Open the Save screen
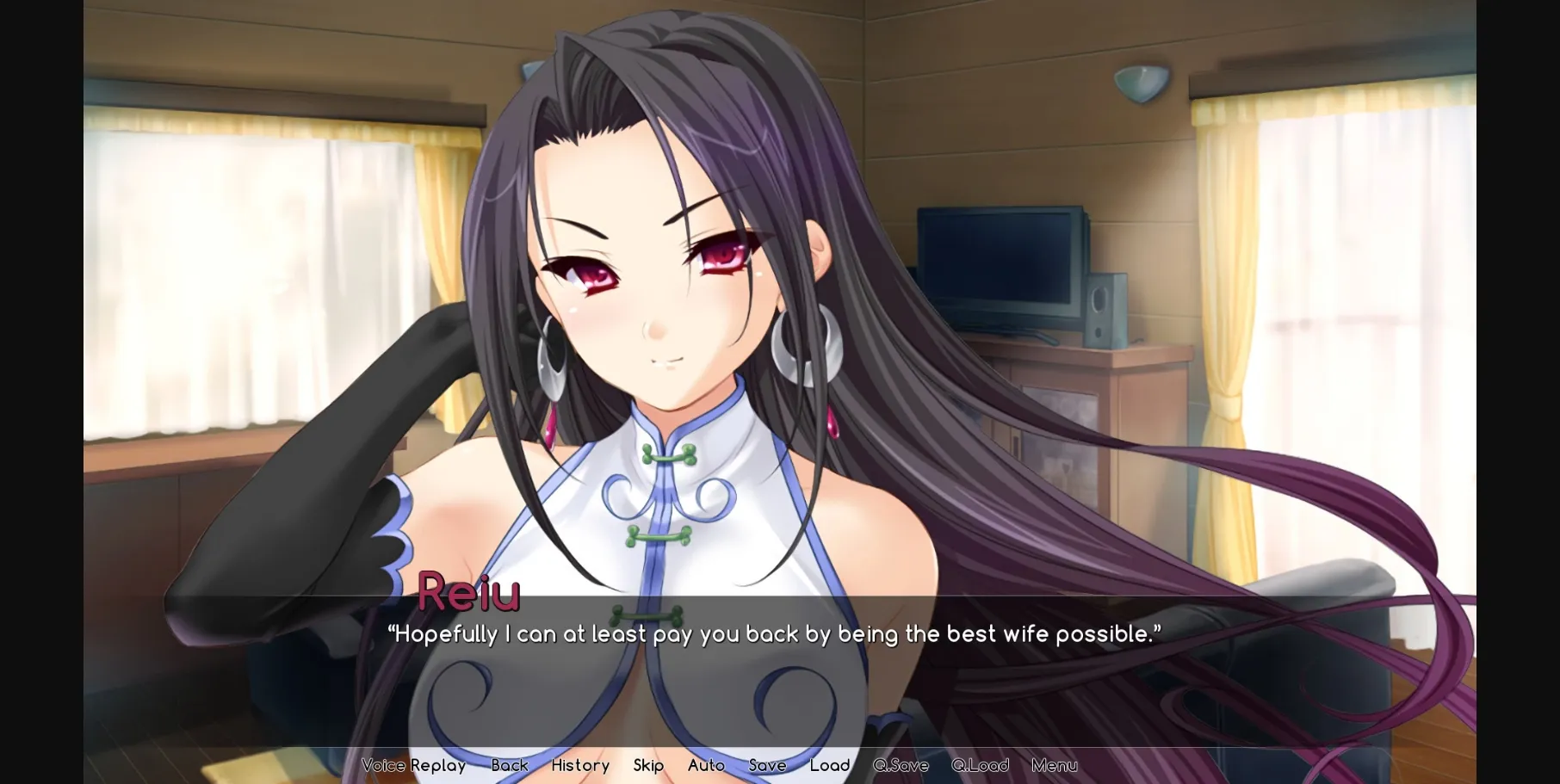 pos(767,765)
